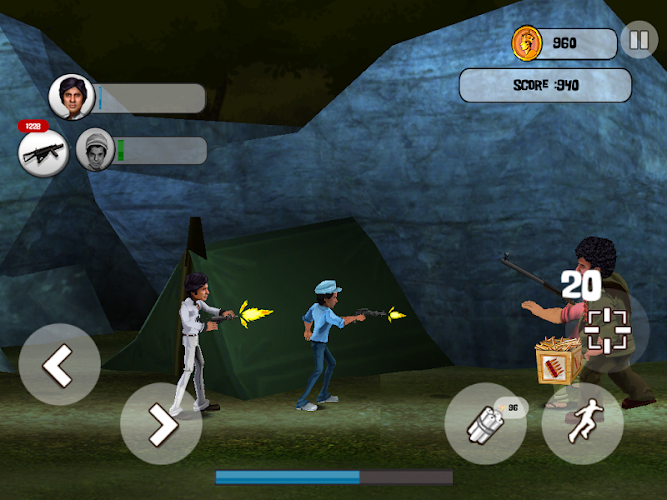Screen dimensions: 667x500
Task: Pause the game
Action: click(x=637, y=42)
